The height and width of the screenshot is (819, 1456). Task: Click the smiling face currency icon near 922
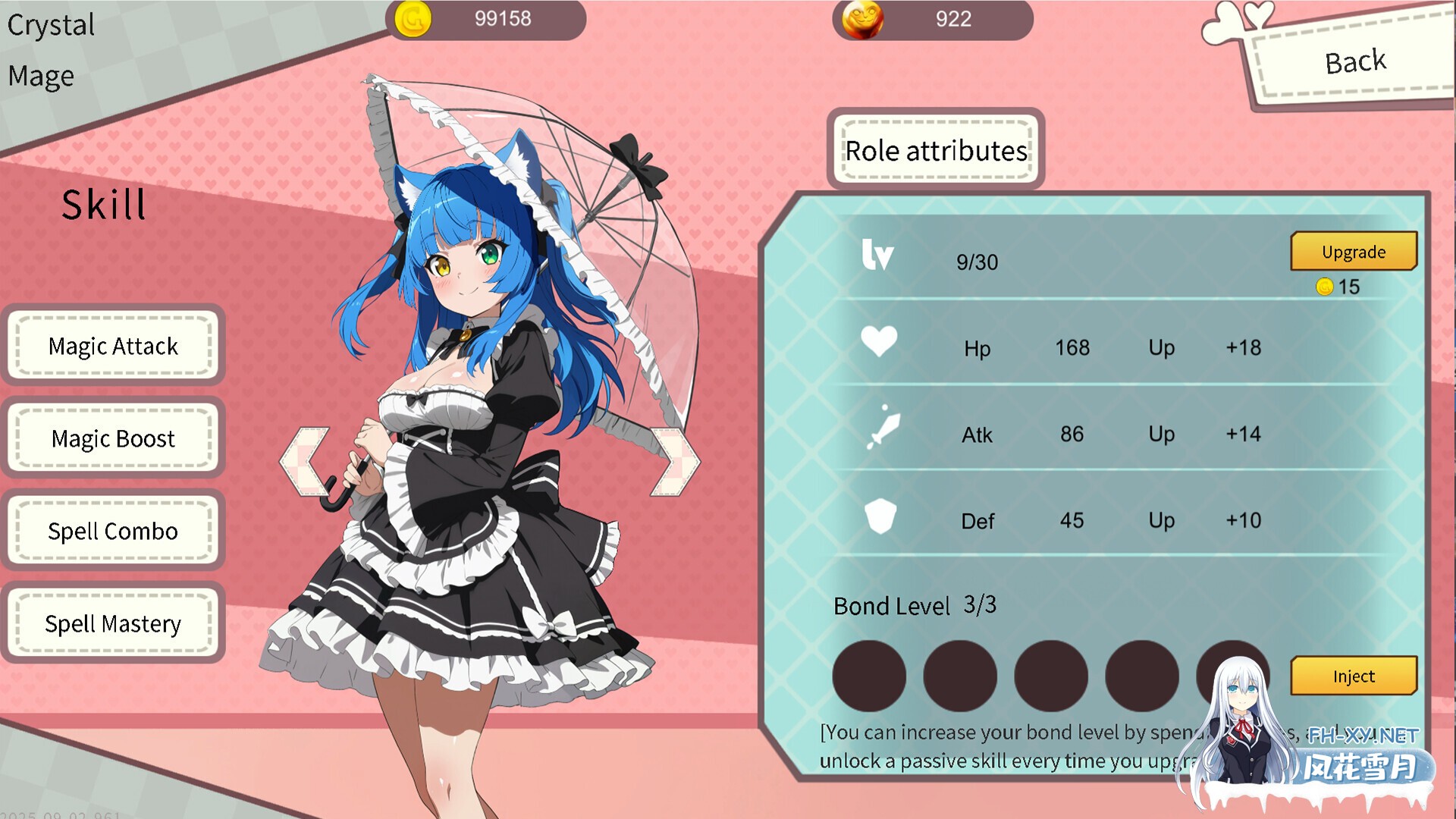tap(861, 20)
